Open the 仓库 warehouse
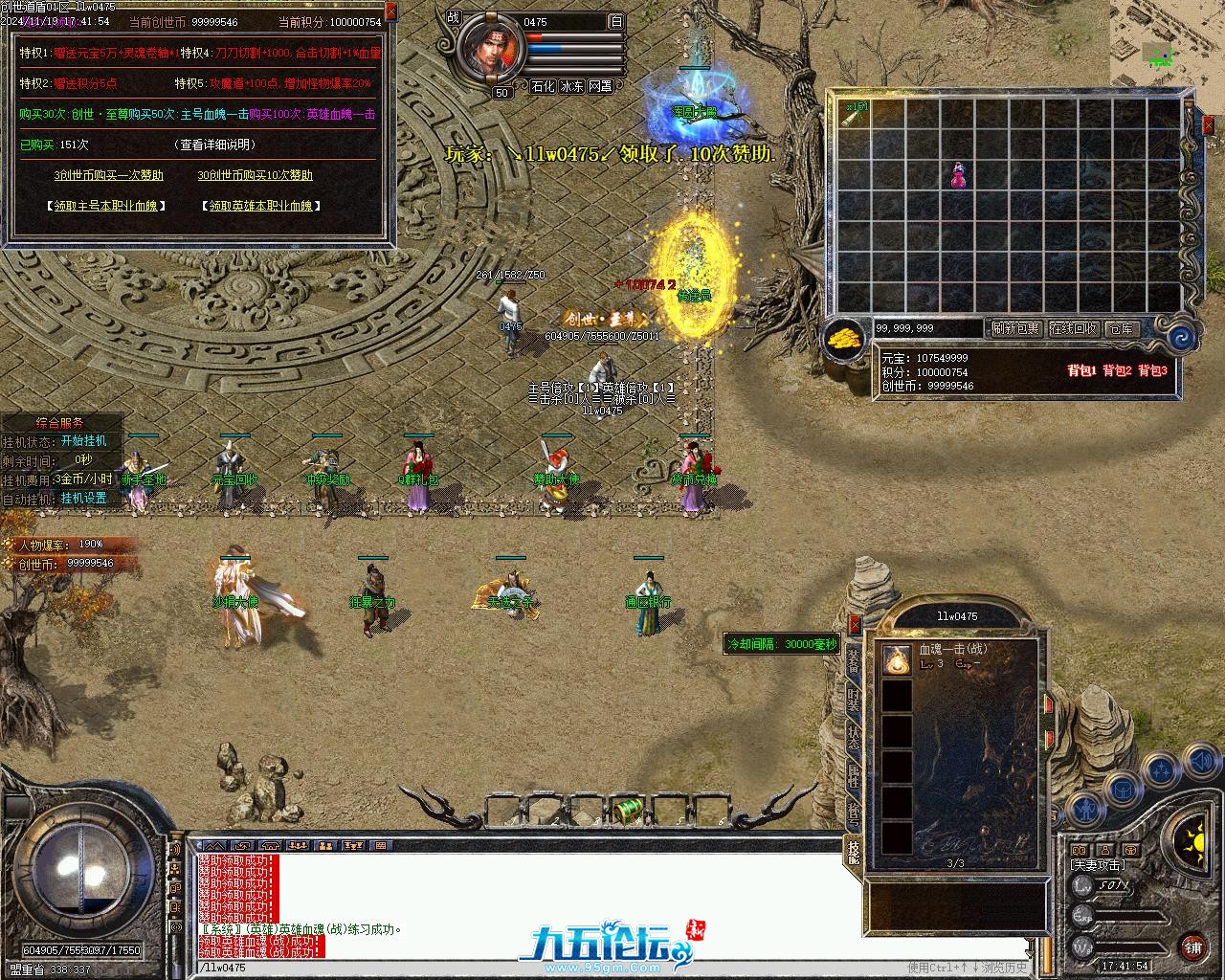Screen dimensions: 1225x980 click(1121, 328)
